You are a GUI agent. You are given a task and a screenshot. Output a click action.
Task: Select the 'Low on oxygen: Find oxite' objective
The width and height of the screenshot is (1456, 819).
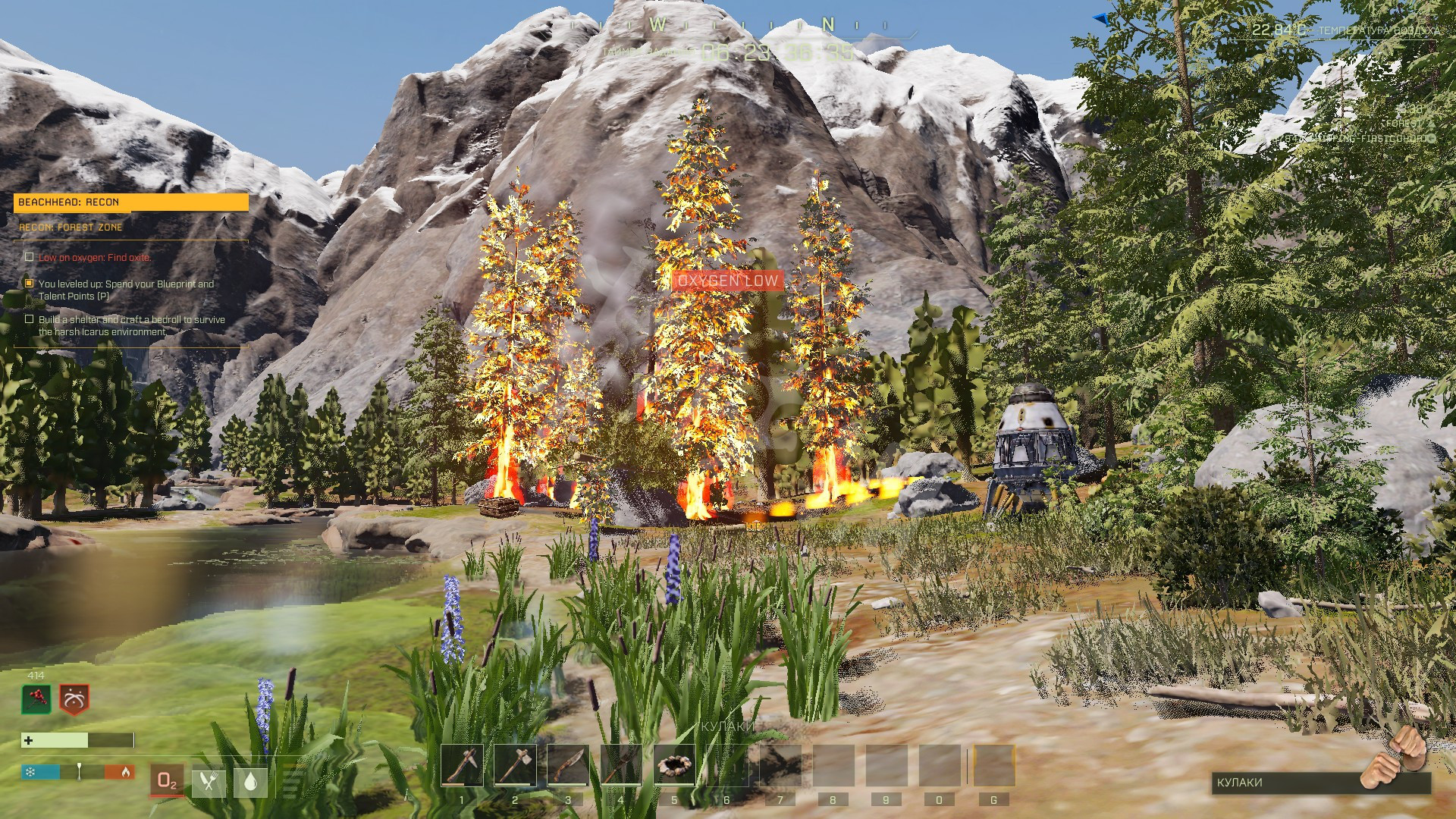tap(95, 258)
